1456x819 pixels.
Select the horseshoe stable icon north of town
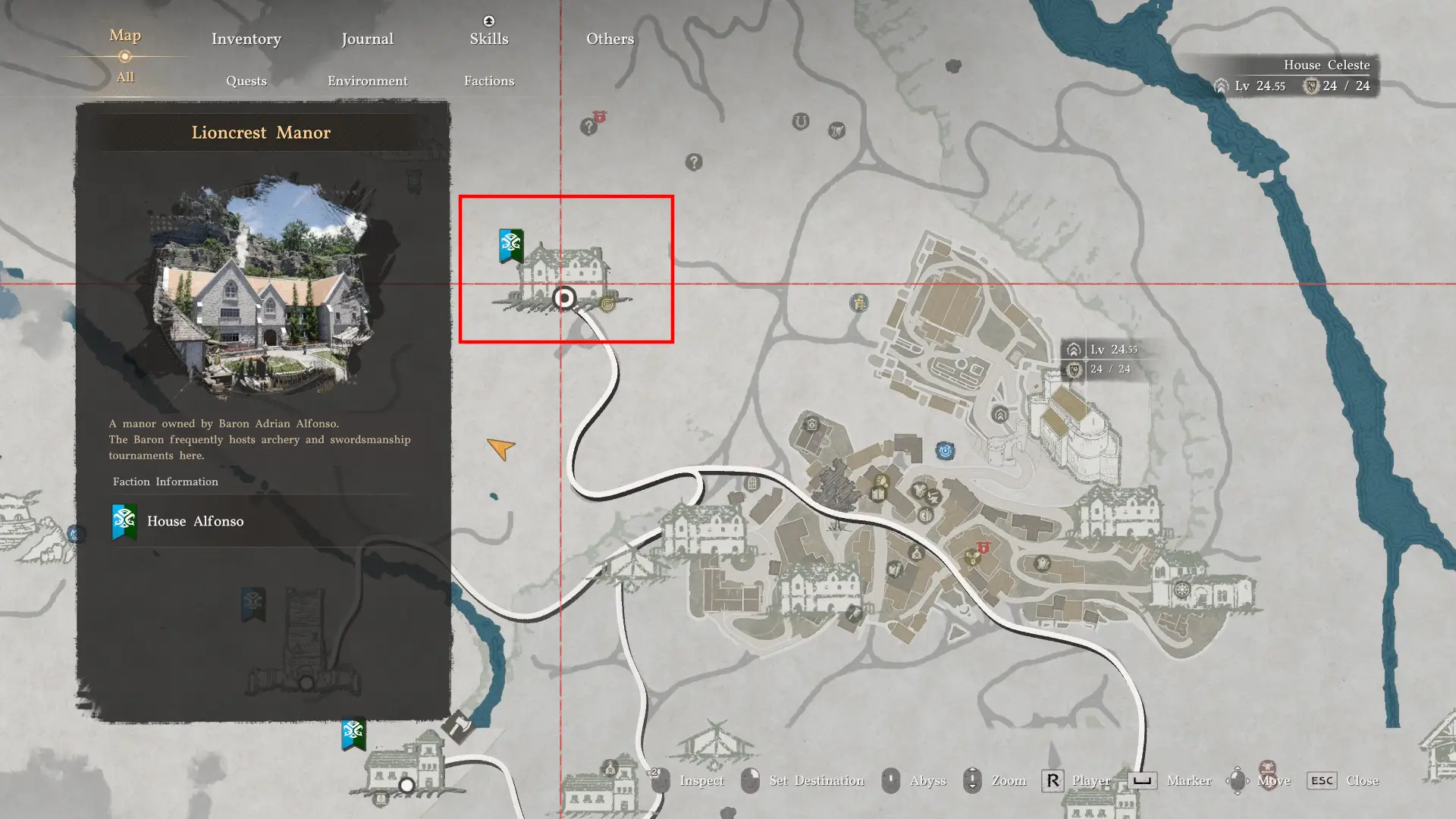point(800,121)
